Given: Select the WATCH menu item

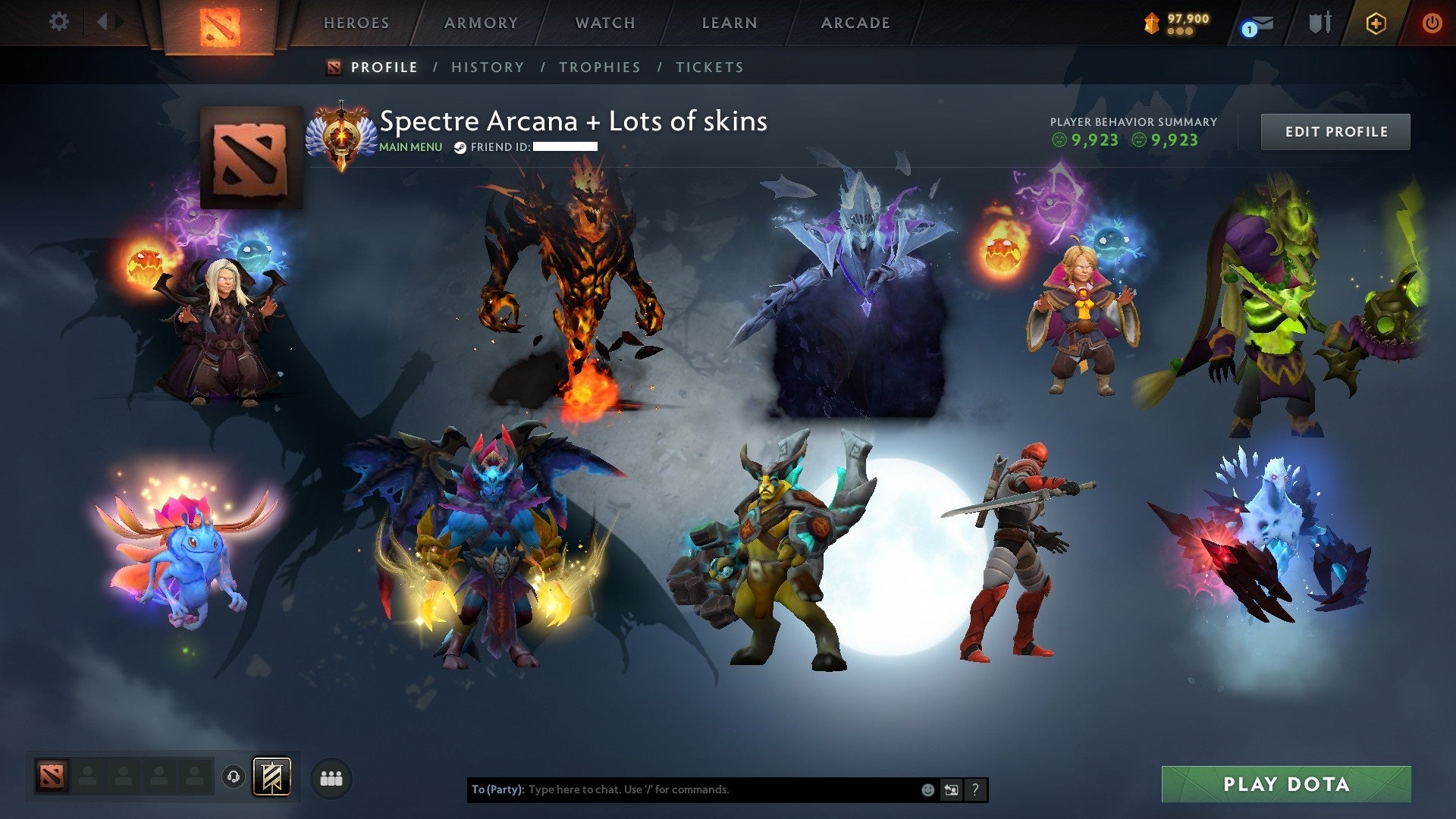Looking at the screenshot, I should pyautogui.click(x=604, y=22).
